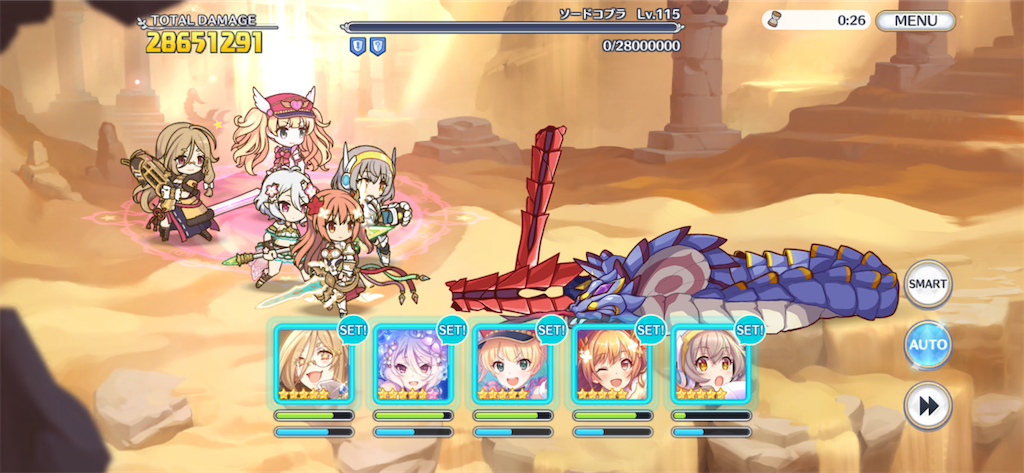
Task: Choose the blonde character portrait with cap
Action: pyautogui.click(x=511, y=364)
